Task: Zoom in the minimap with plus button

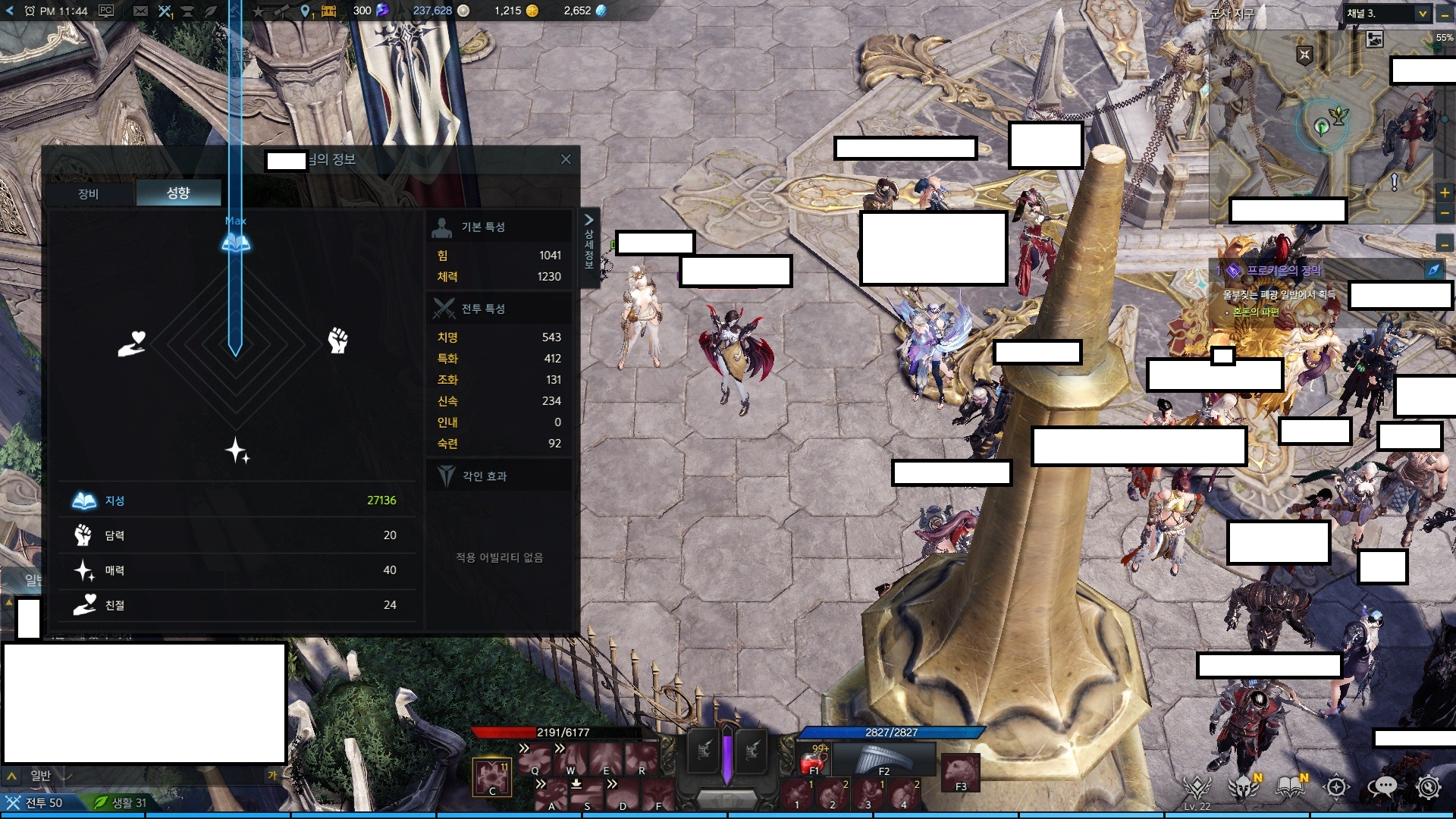Action: pos(1445,193)
